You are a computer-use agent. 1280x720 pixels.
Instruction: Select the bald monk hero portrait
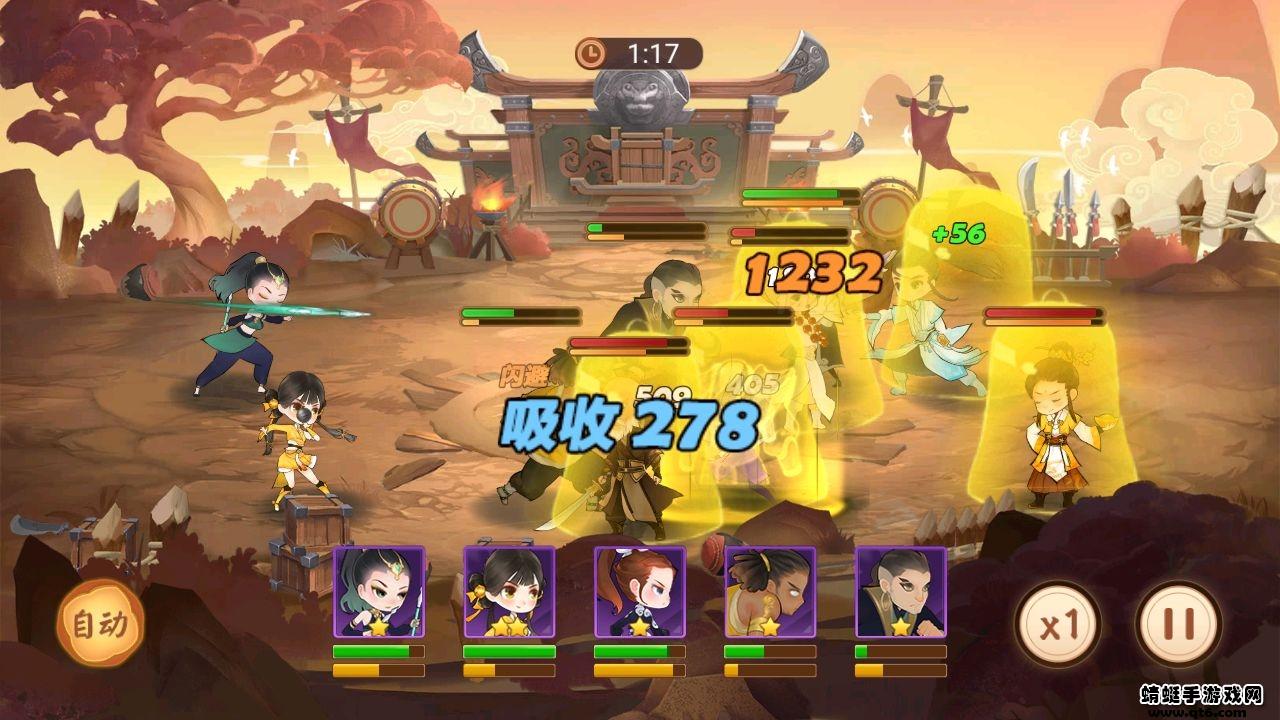coord(899,590)
